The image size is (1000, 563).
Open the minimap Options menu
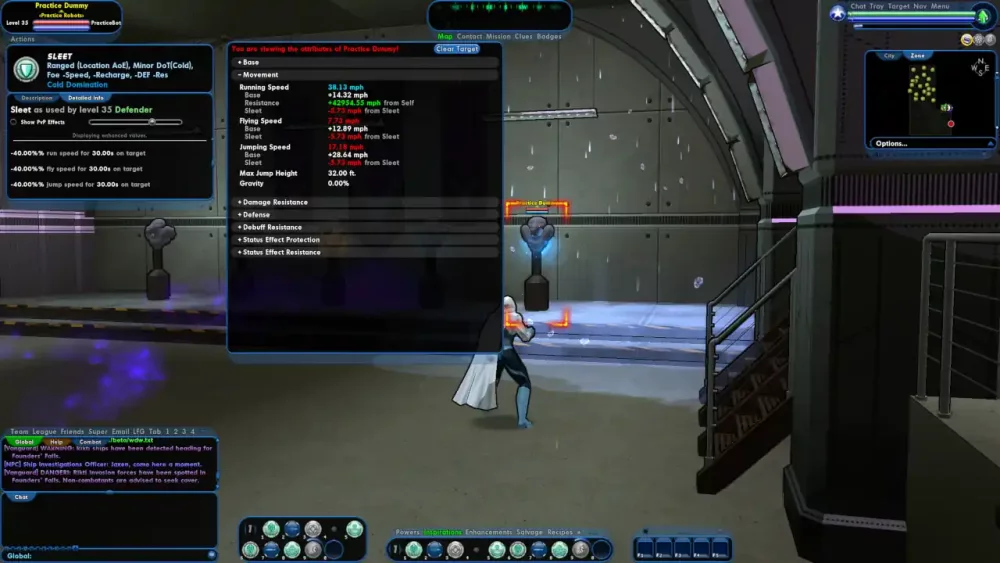pyautogui.click(x=891, y=143)
